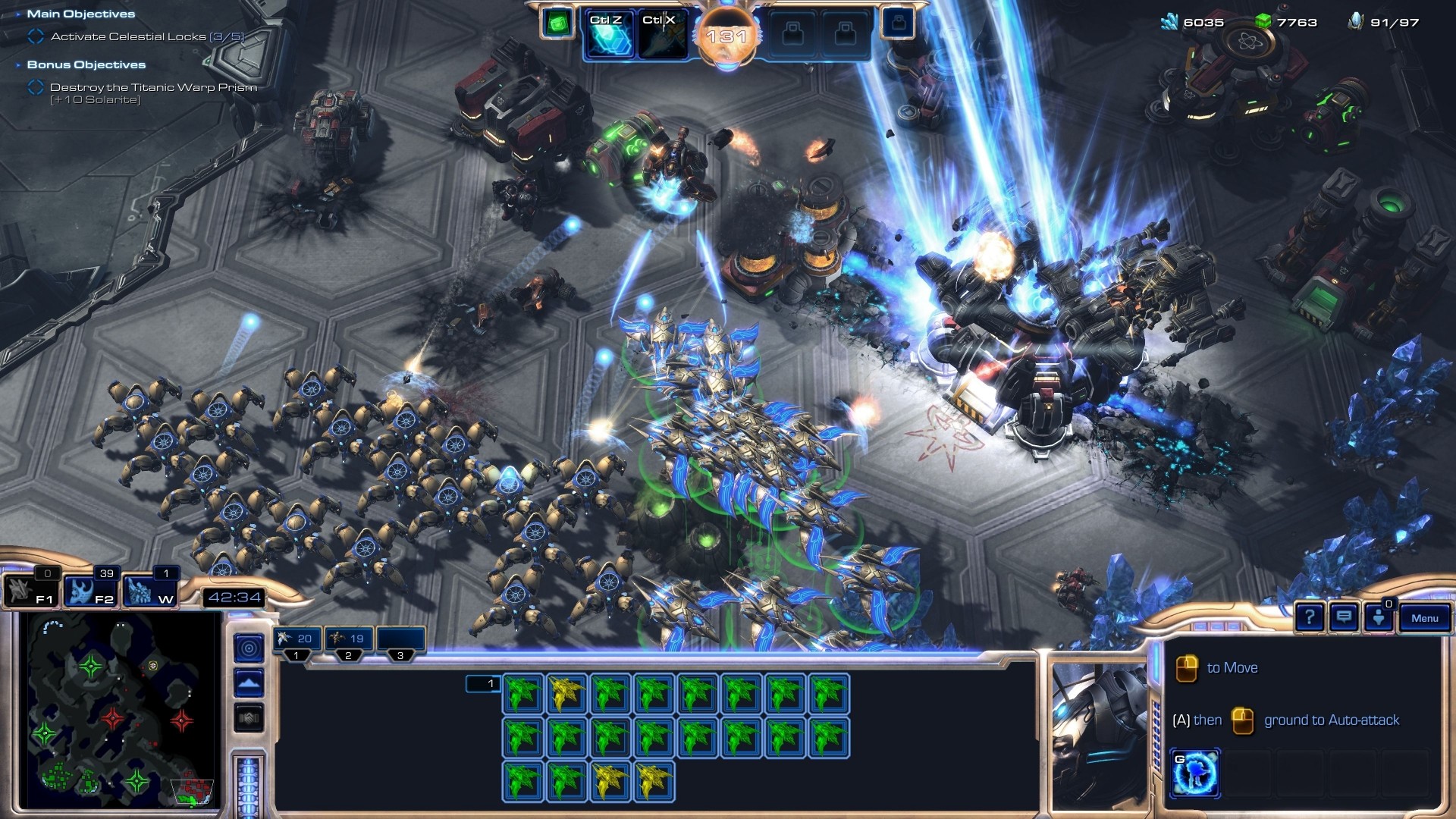Click the green cube icon beside Spear abilities
The image size is (1456, 819).
557,24
